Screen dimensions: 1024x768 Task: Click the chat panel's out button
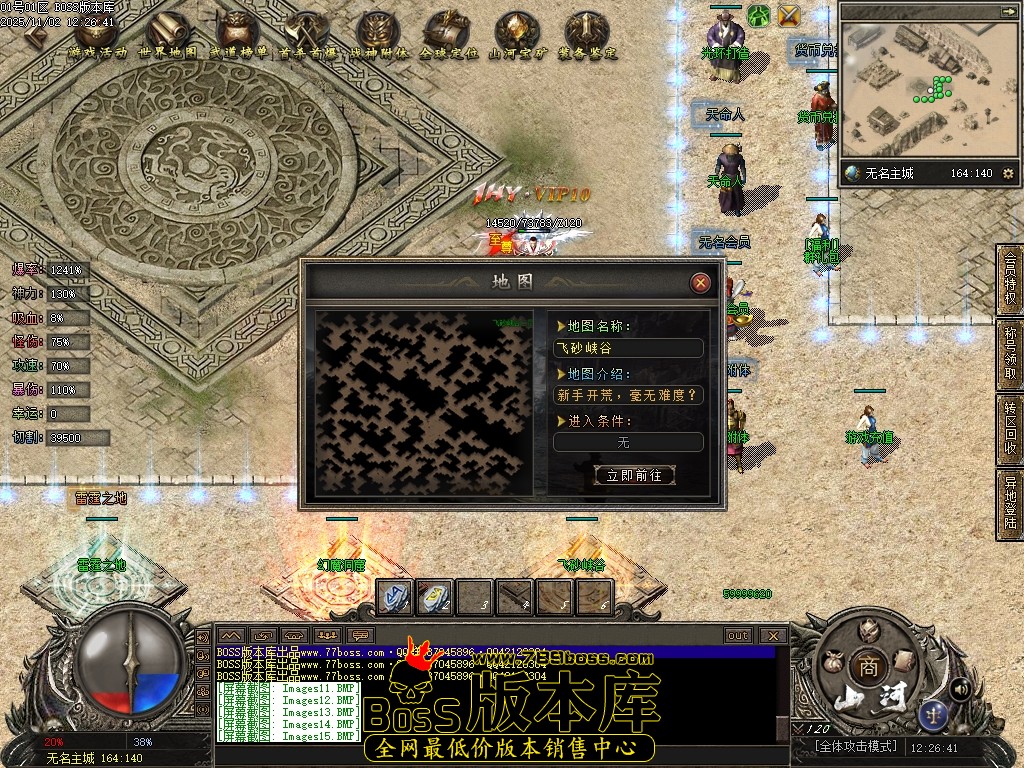[738, 635]
